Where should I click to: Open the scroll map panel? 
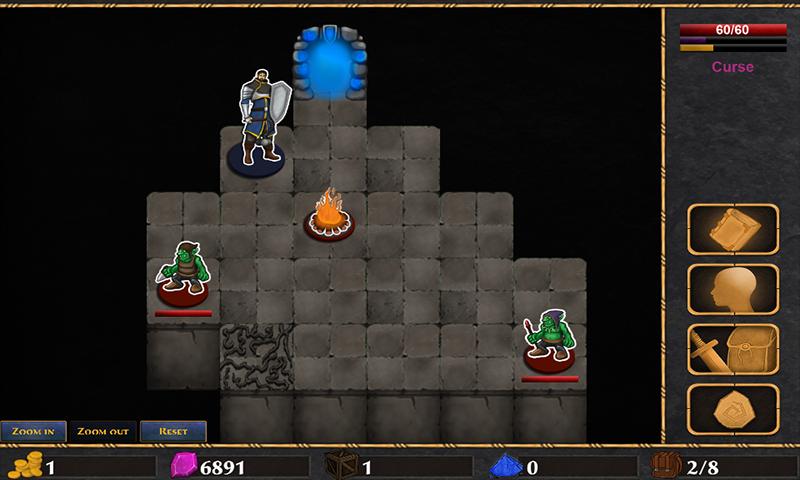[733, 229]
